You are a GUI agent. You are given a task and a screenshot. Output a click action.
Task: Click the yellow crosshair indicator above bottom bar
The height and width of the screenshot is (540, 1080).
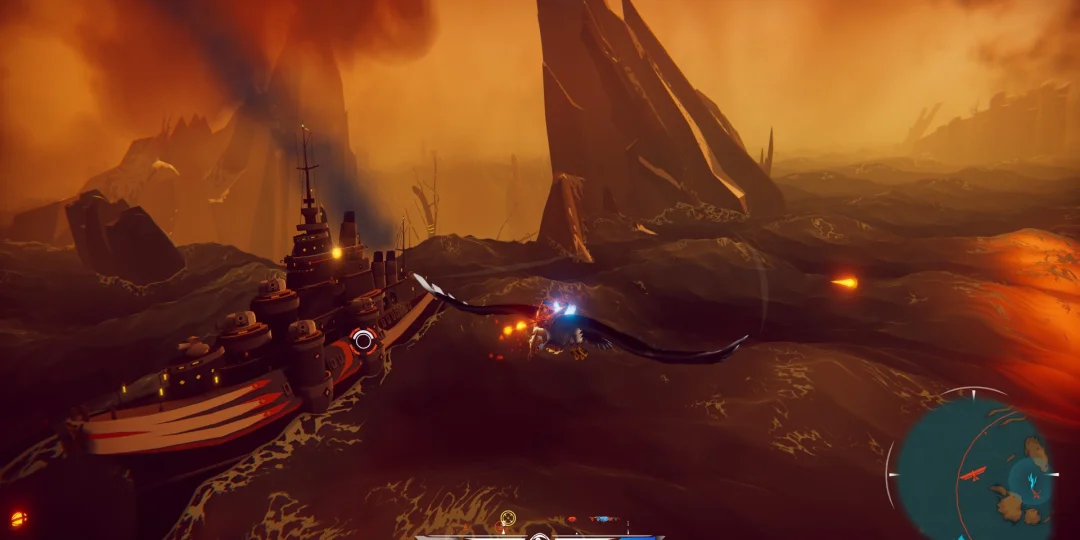click(508, 518)
